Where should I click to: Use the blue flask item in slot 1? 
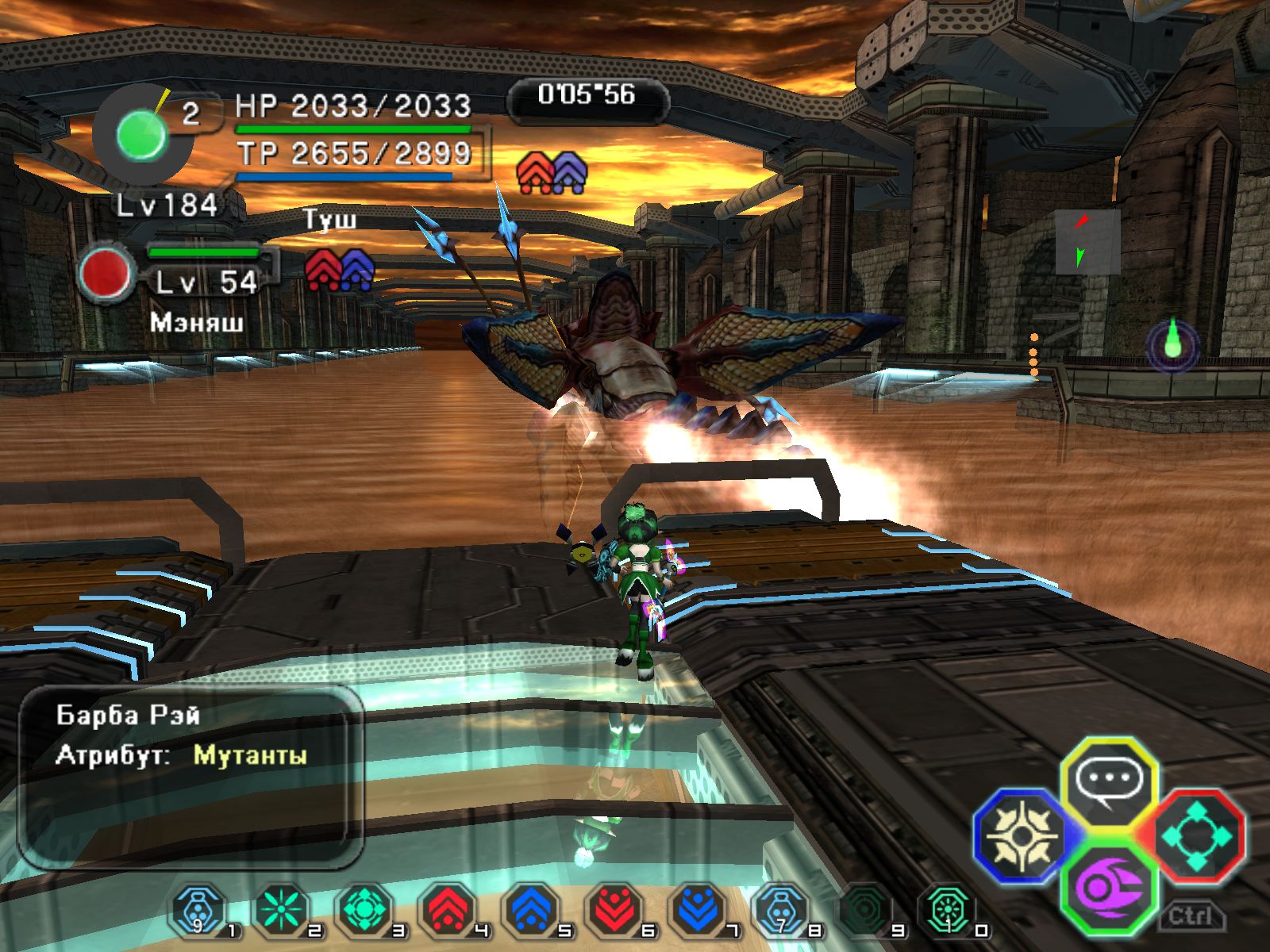coord(197,910)
